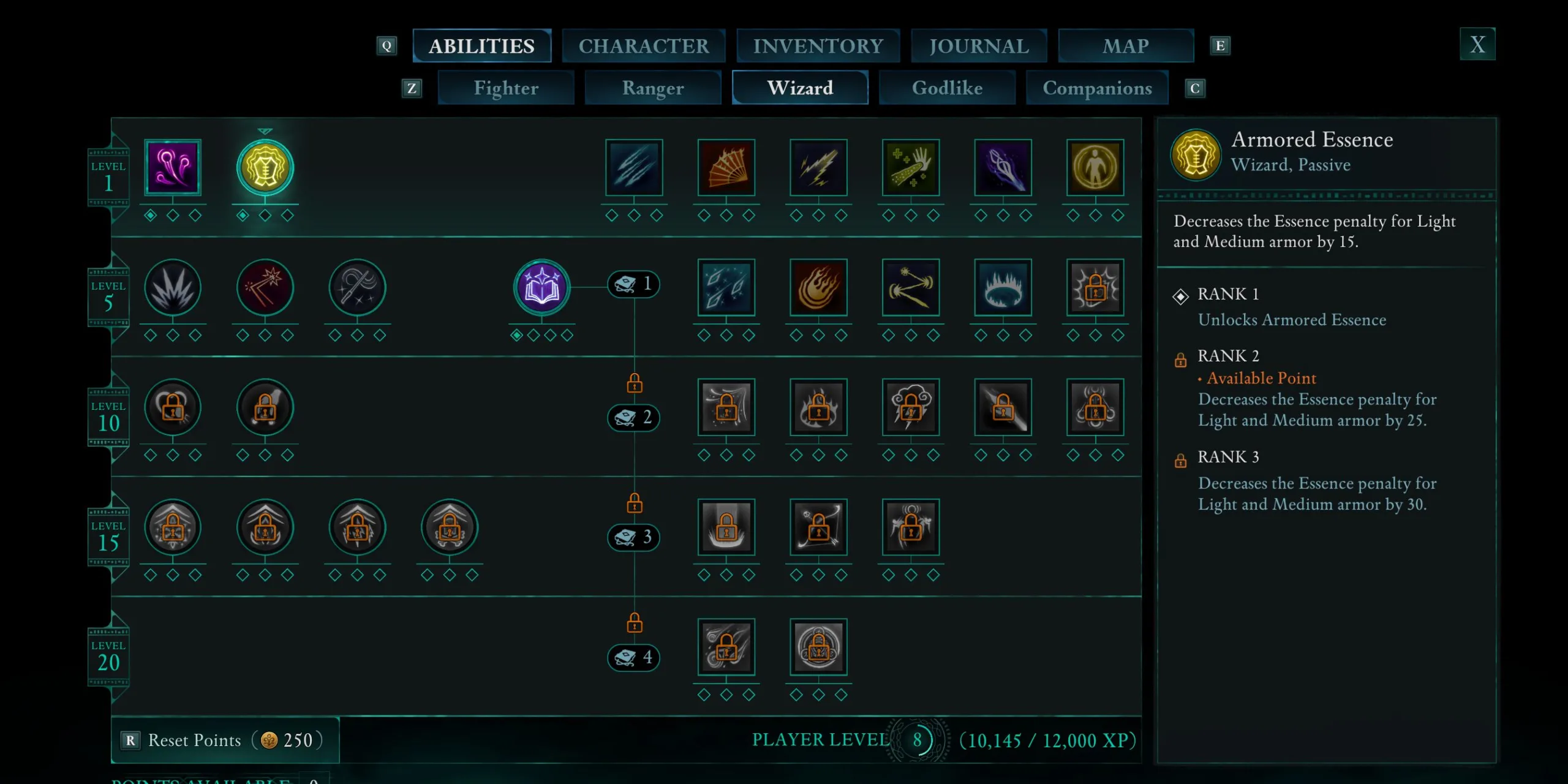This screenshot has width=1568, height=784.
Task: View the Godlike abilities
Action: (x=947, y=88)
